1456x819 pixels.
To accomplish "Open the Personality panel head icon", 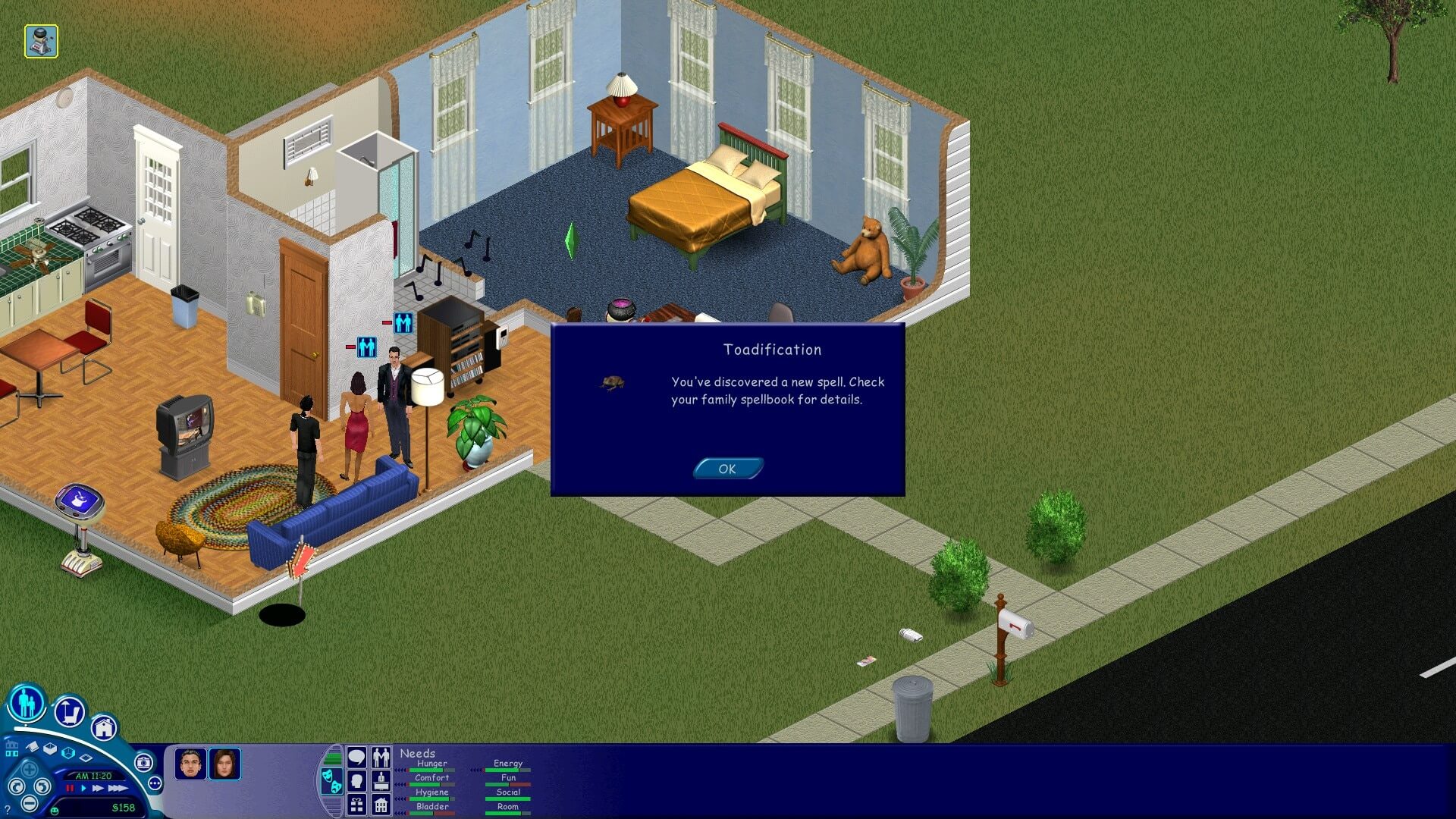I will coord(356,782).
